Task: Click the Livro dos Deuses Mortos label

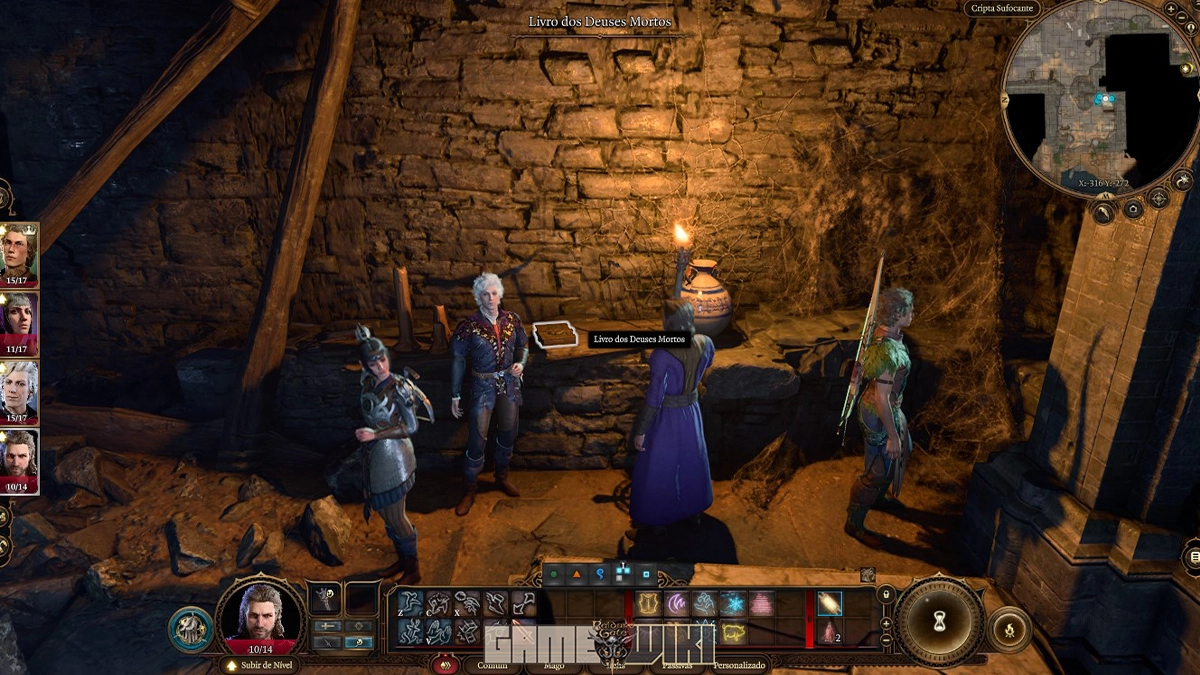Action: click(x=639, y=339)
